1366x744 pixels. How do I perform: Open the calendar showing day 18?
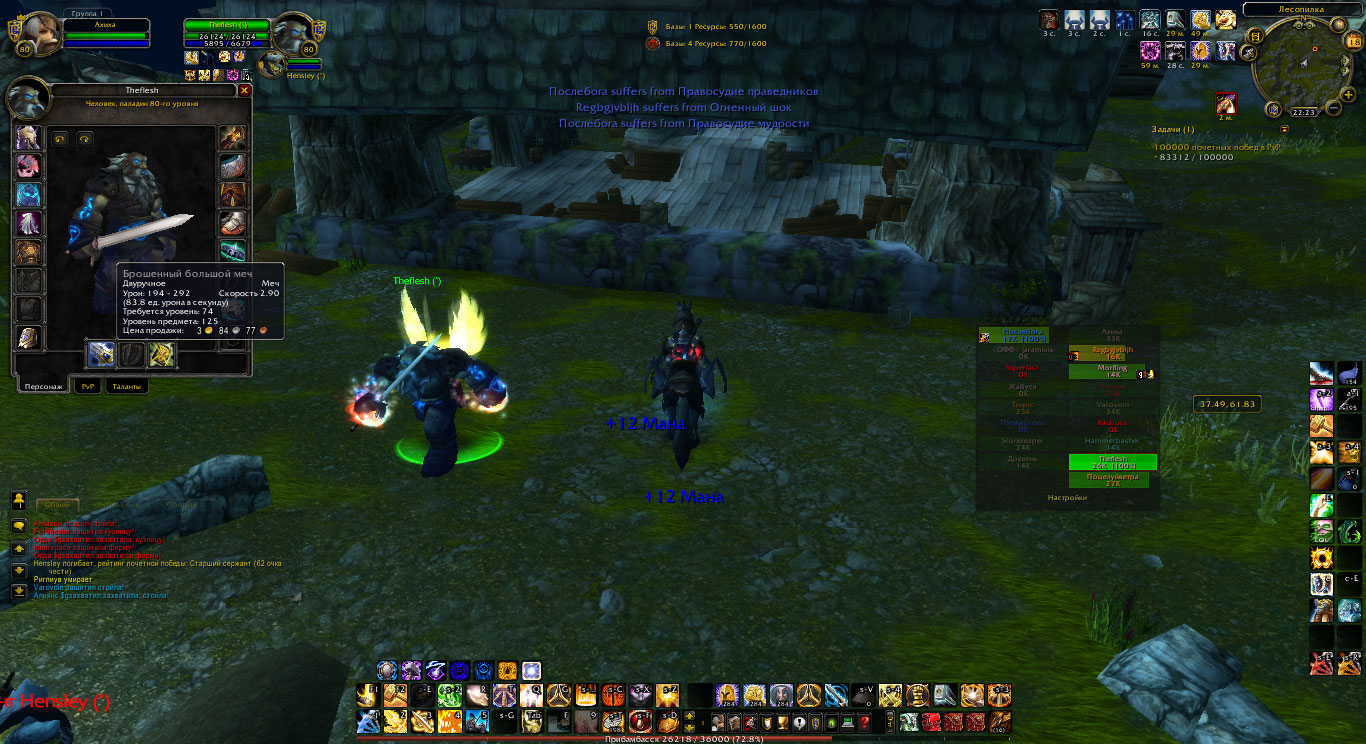click(1353, 41)
